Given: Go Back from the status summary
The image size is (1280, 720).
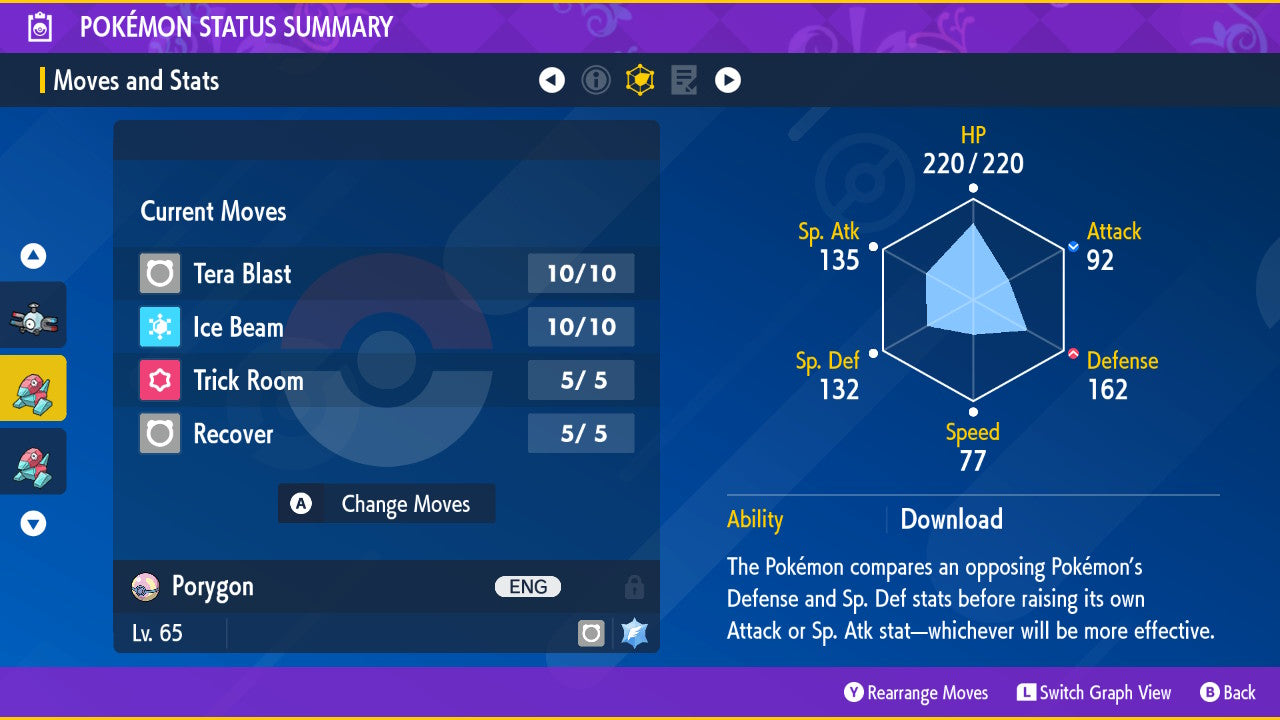Looking at the screenshot, I should pyautogui.click(x=1228, y=693).
